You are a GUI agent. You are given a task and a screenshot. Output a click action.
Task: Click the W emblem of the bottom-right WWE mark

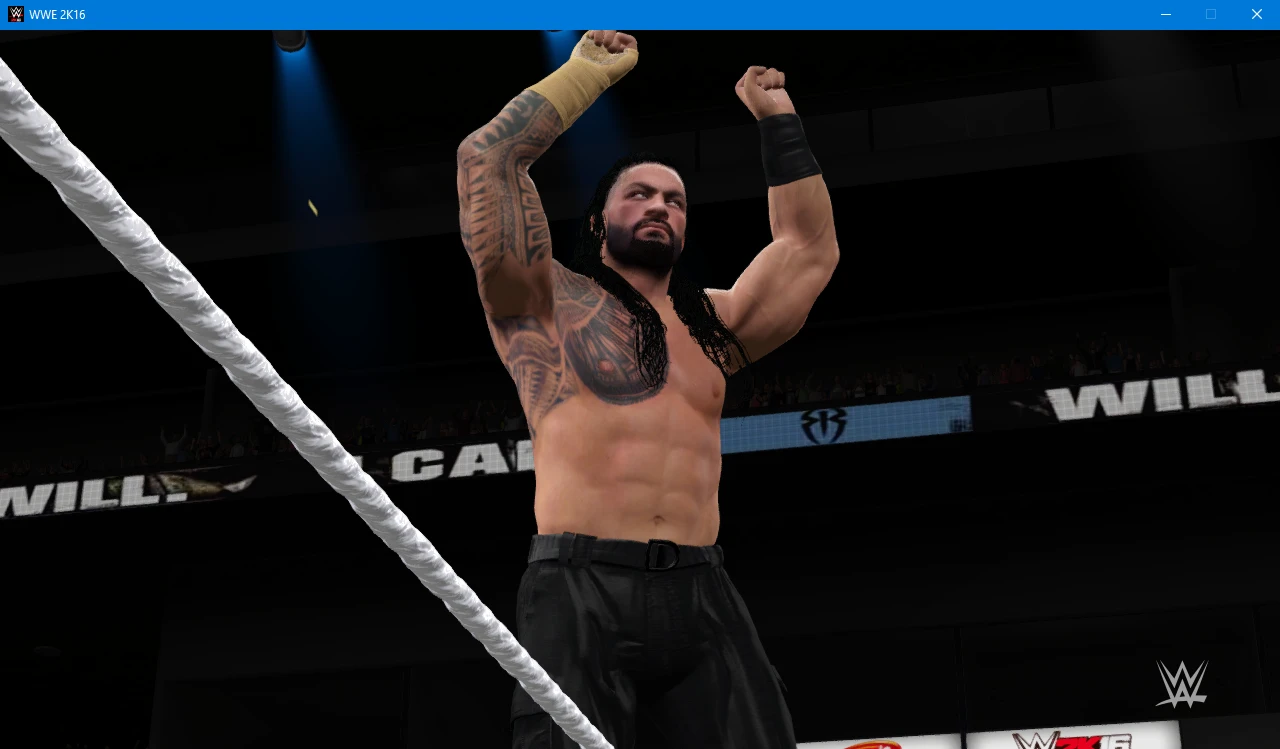point(1181,678)
